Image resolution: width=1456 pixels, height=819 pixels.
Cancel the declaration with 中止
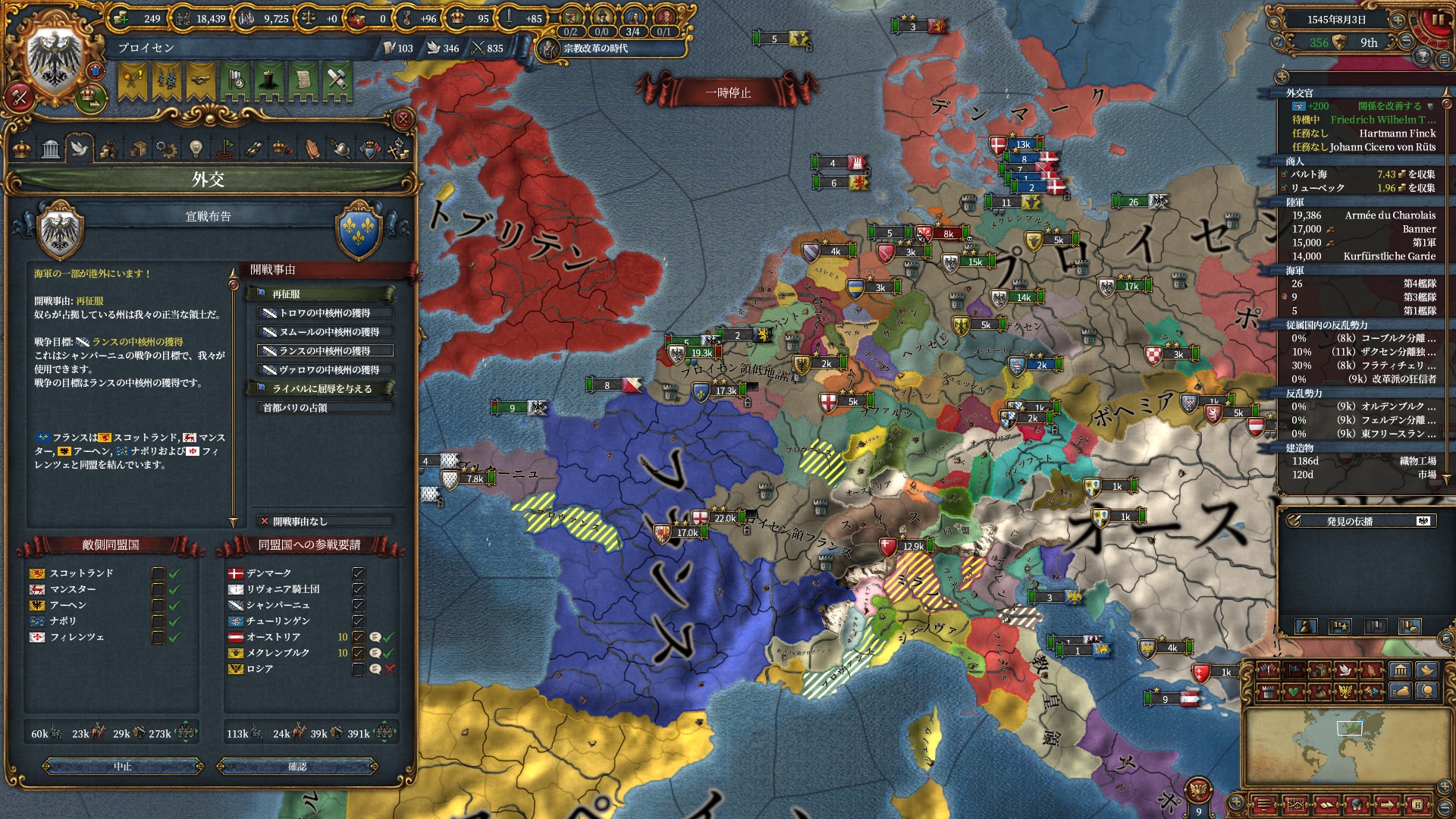pos(123,767)
